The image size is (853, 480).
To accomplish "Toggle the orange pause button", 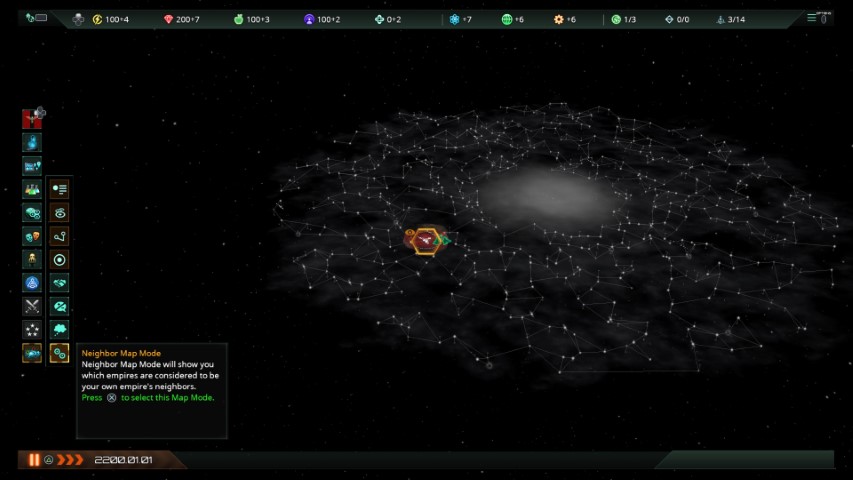I will 34,460.
